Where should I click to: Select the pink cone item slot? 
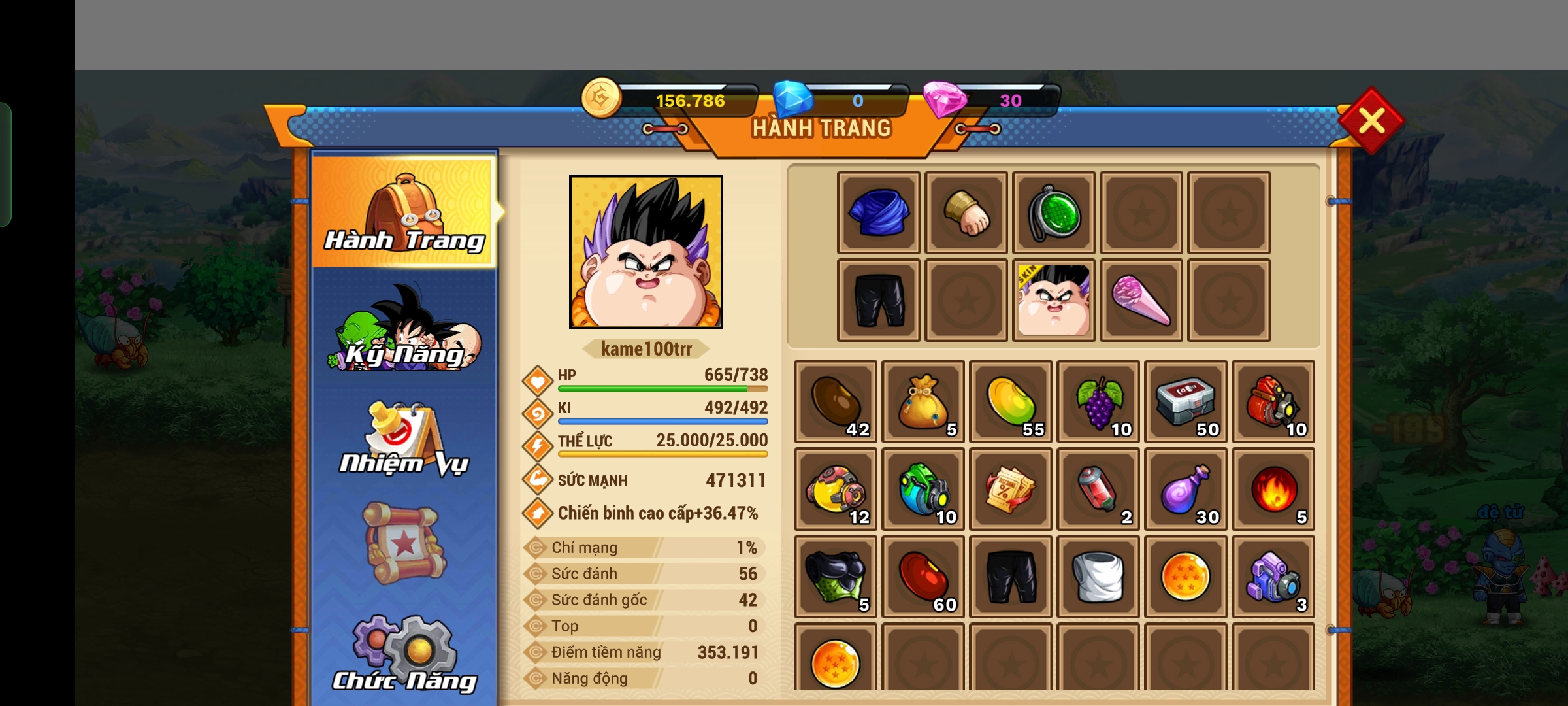pos(1141,300)
